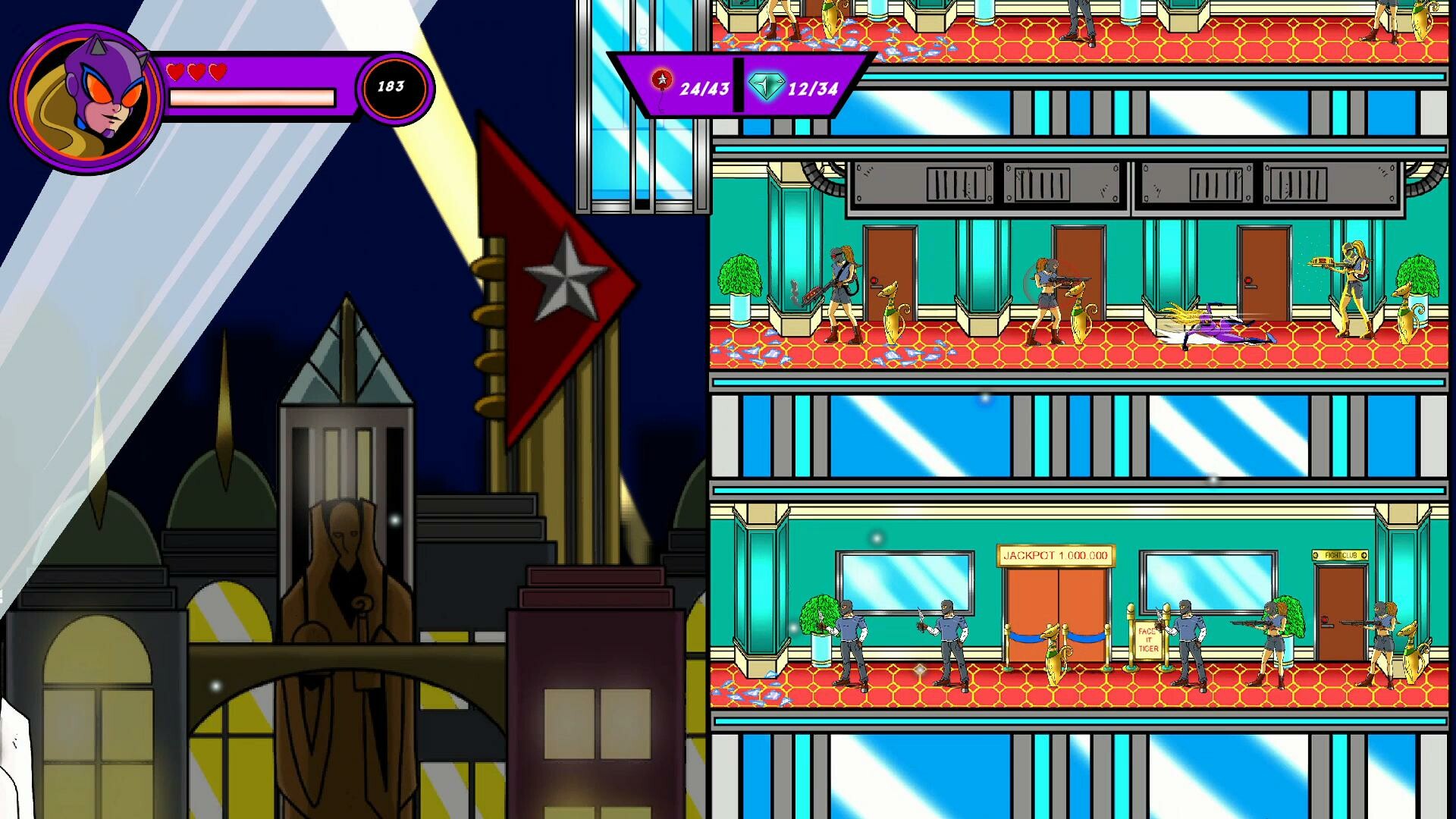Click the pink experience bar under the hearts
1456x819 pixels.
[x=252, y=99]
